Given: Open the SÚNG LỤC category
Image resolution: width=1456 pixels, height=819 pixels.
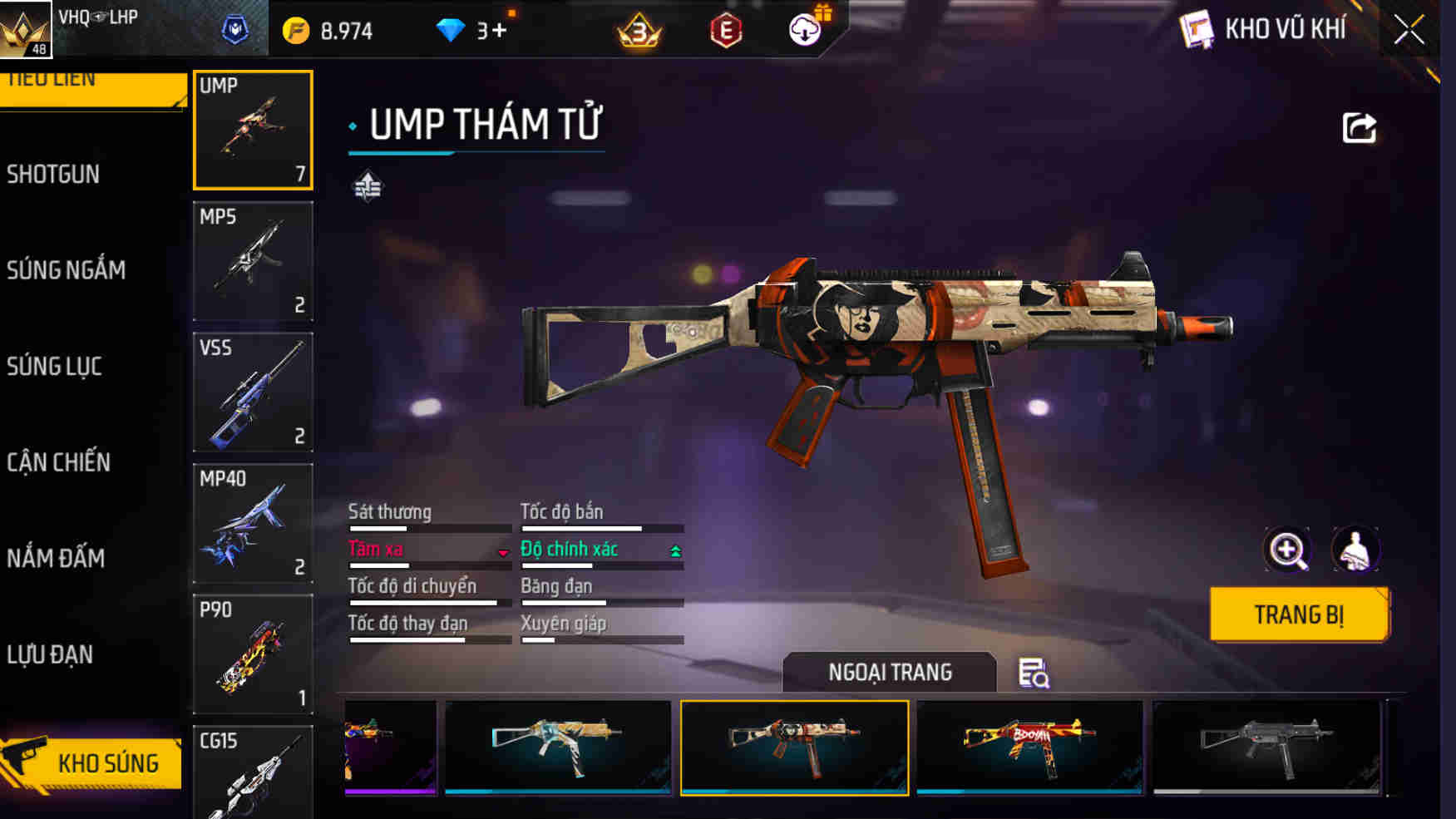Looking at the screenshot, I should 55,367.
